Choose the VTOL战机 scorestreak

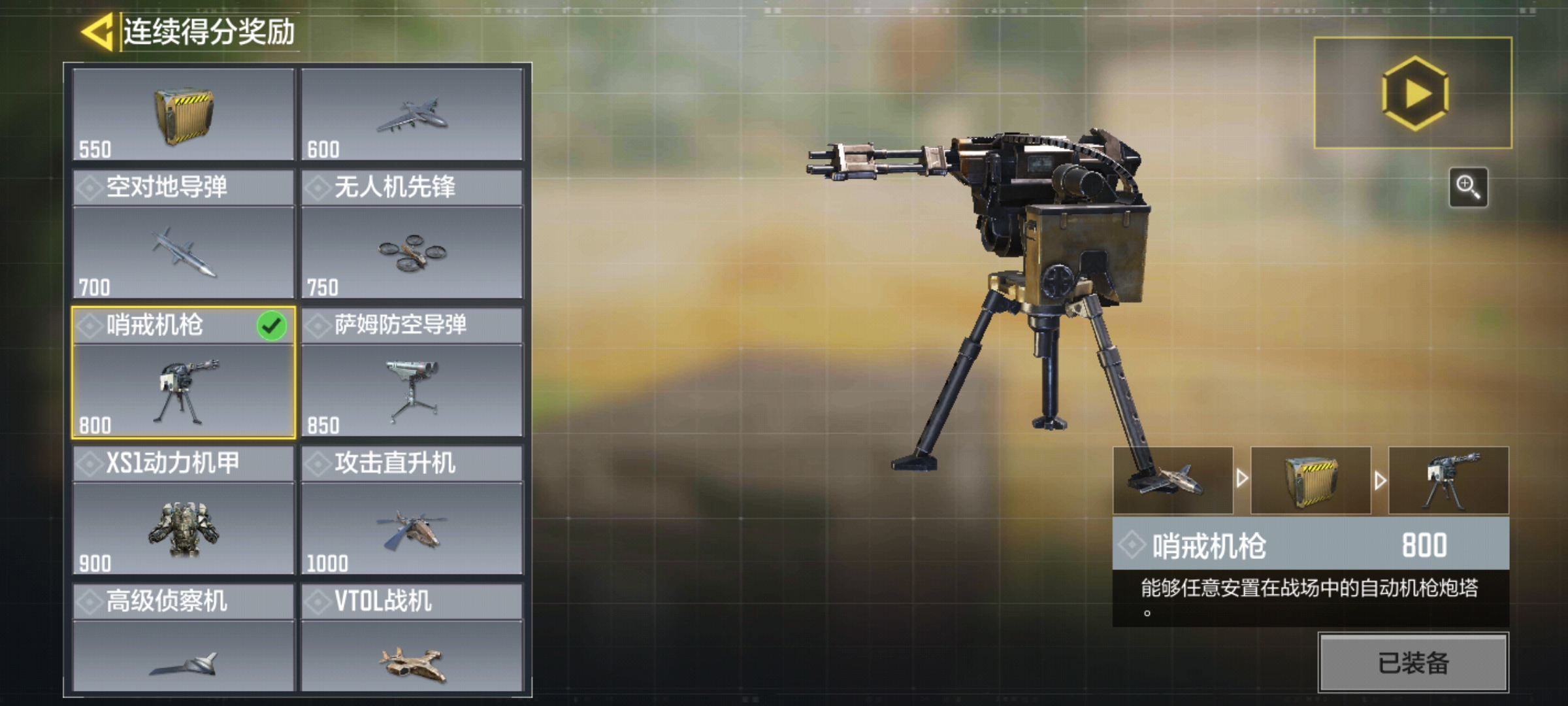pyautogui.click(x=412, y=637)
